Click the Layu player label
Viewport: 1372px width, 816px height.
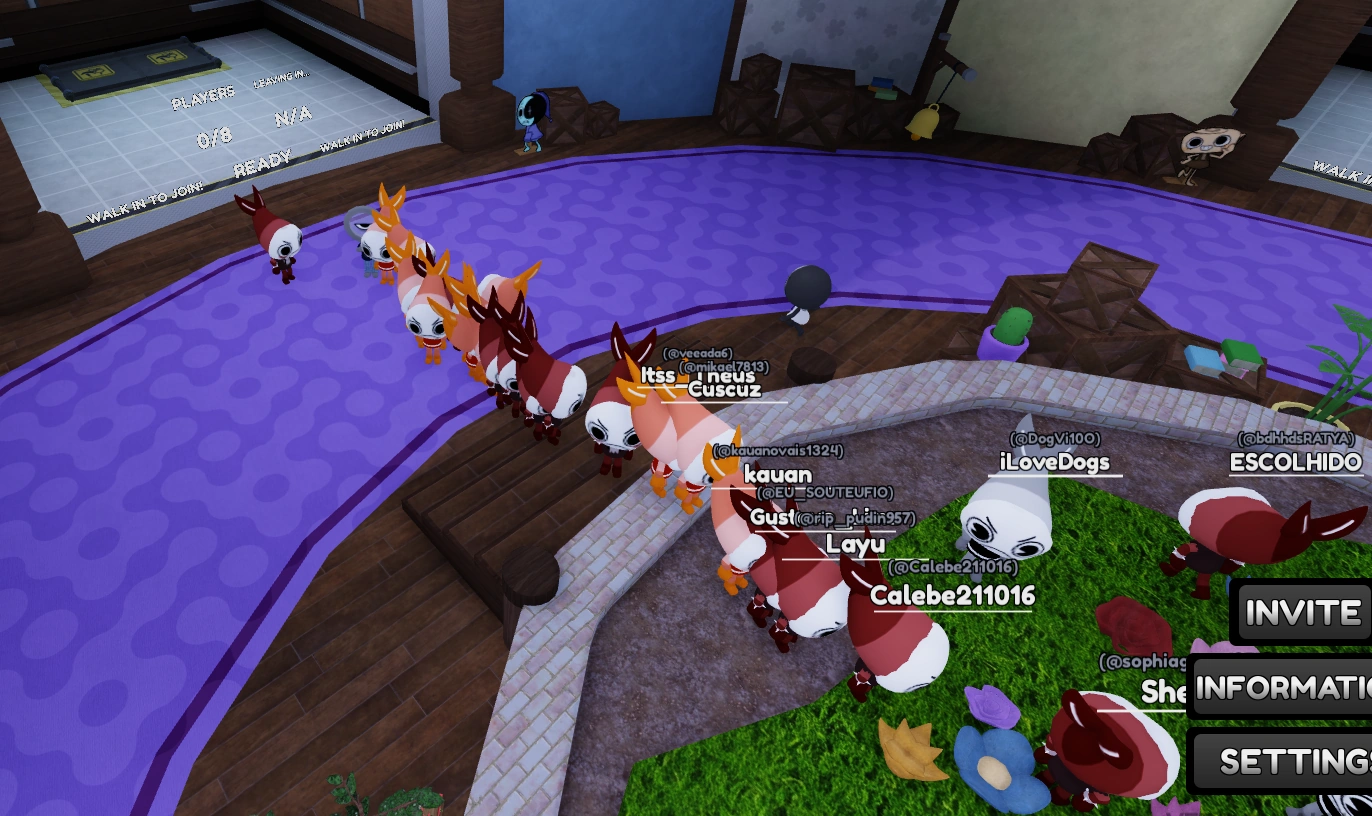(857, 544)
